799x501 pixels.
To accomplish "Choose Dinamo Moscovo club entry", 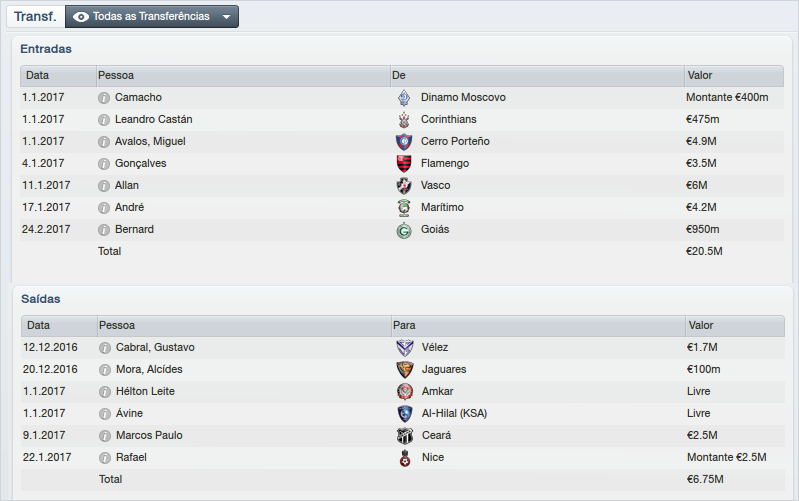I will [463, 97].
